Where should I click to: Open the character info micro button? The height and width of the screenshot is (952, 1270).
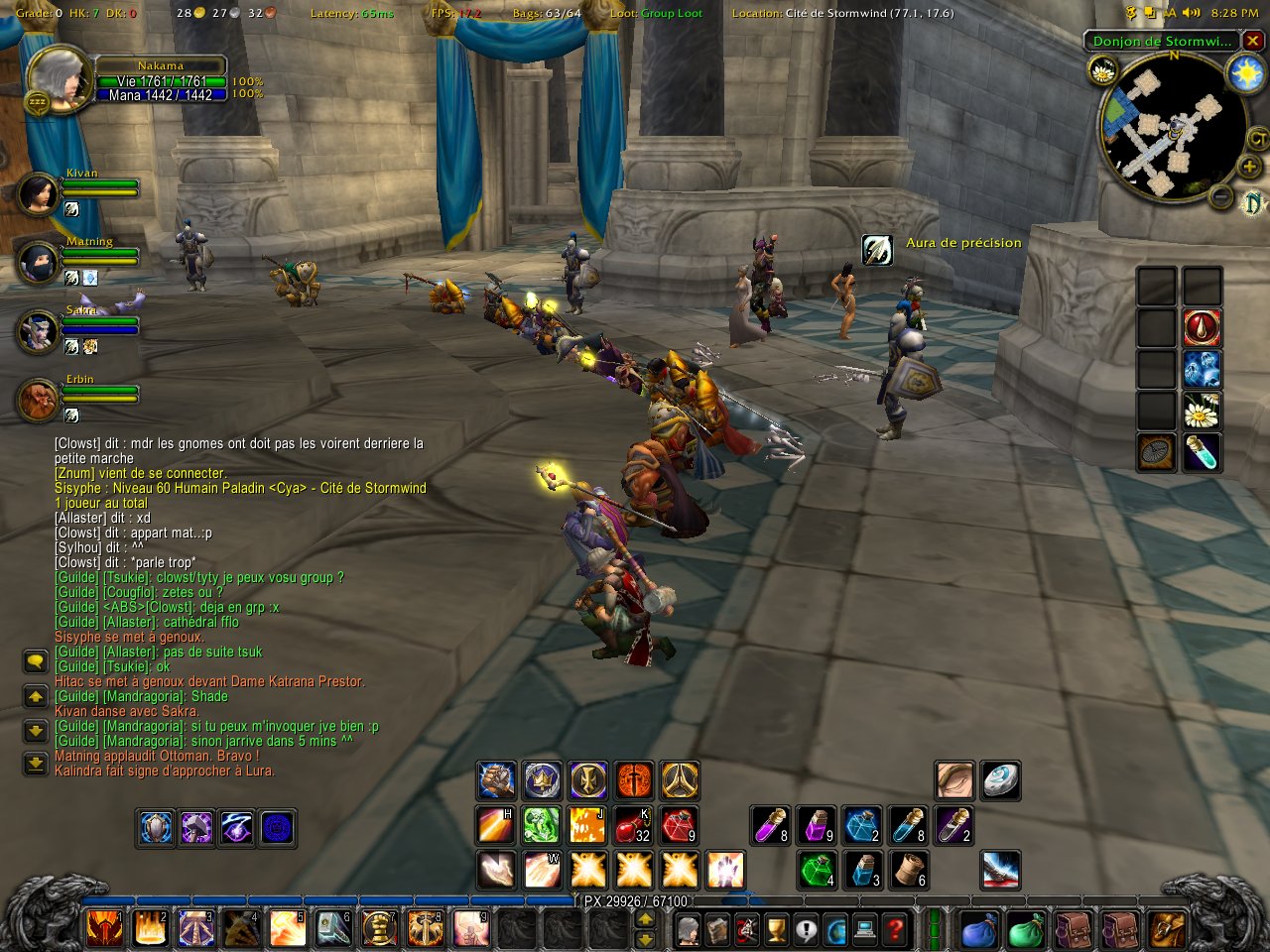pyautogui.click(x=687, y=930)
